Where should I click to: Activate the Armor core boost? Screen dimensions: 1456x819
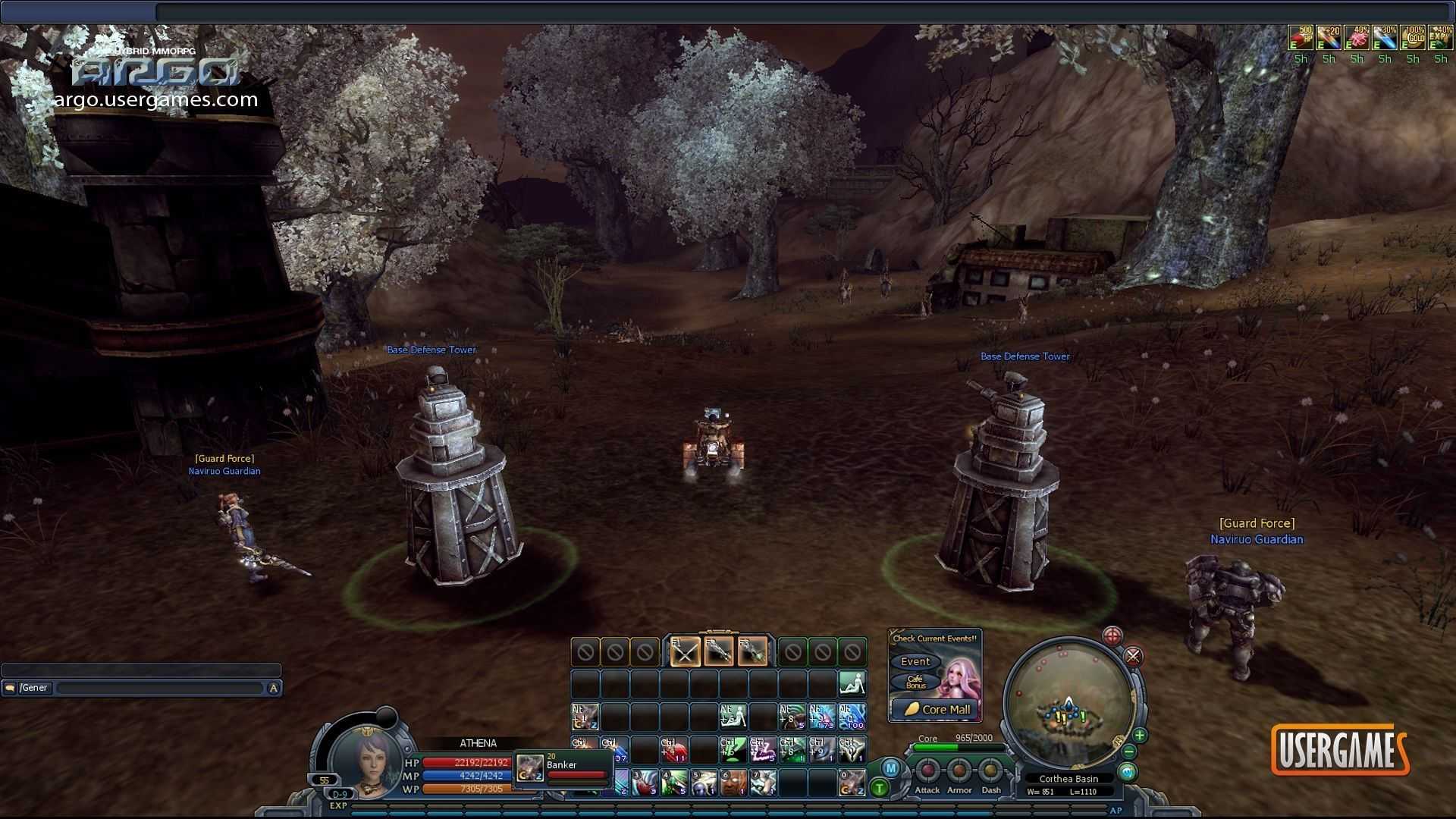click(959, 771)
